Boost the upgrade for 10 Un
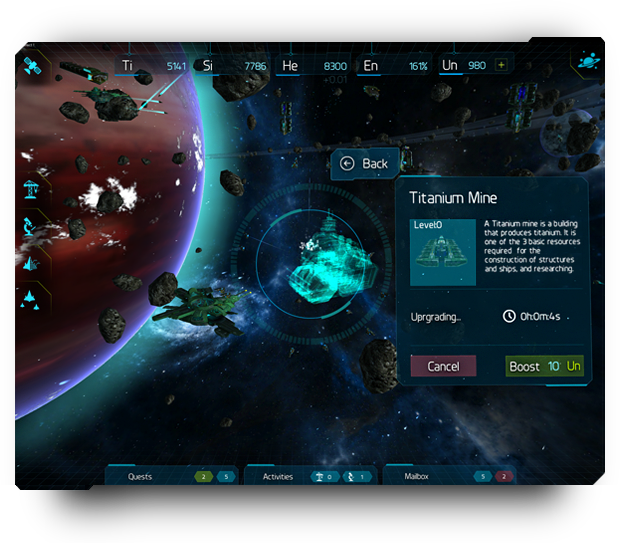This screenshot has width=620, height=543. [545, 366]
